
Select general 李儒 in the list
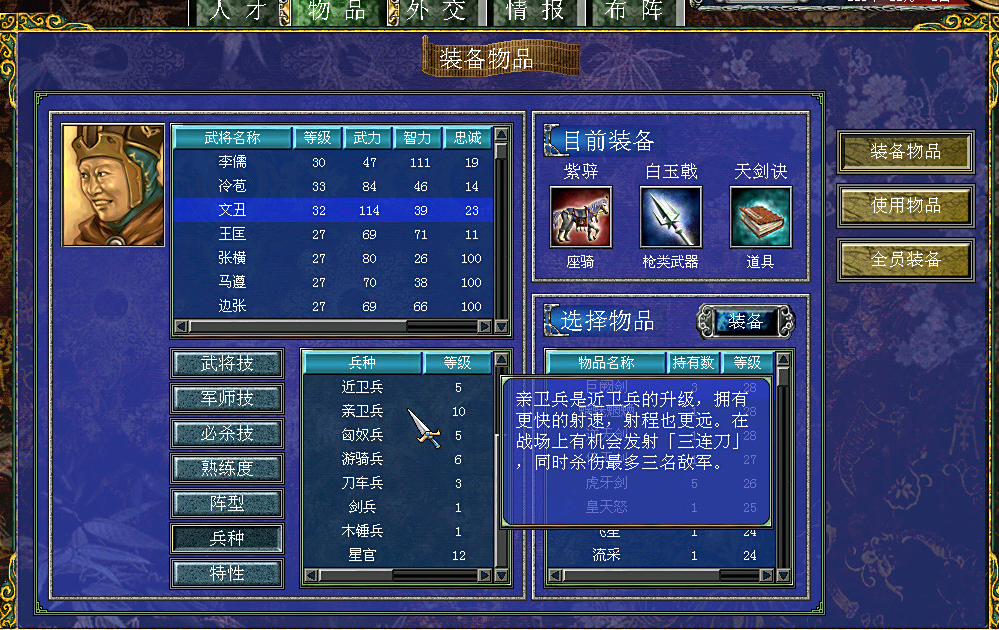[232, 163]
